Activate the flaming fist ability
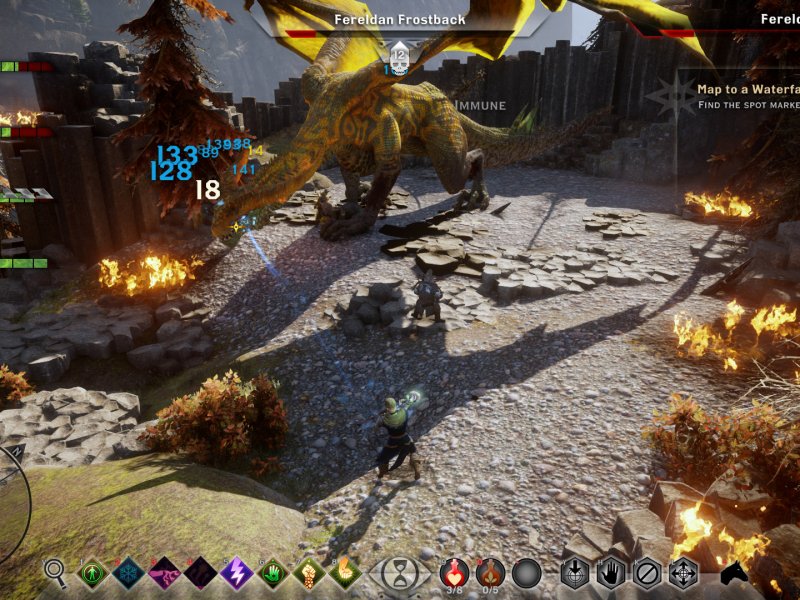The image size is (800, 600). (344, 573)
